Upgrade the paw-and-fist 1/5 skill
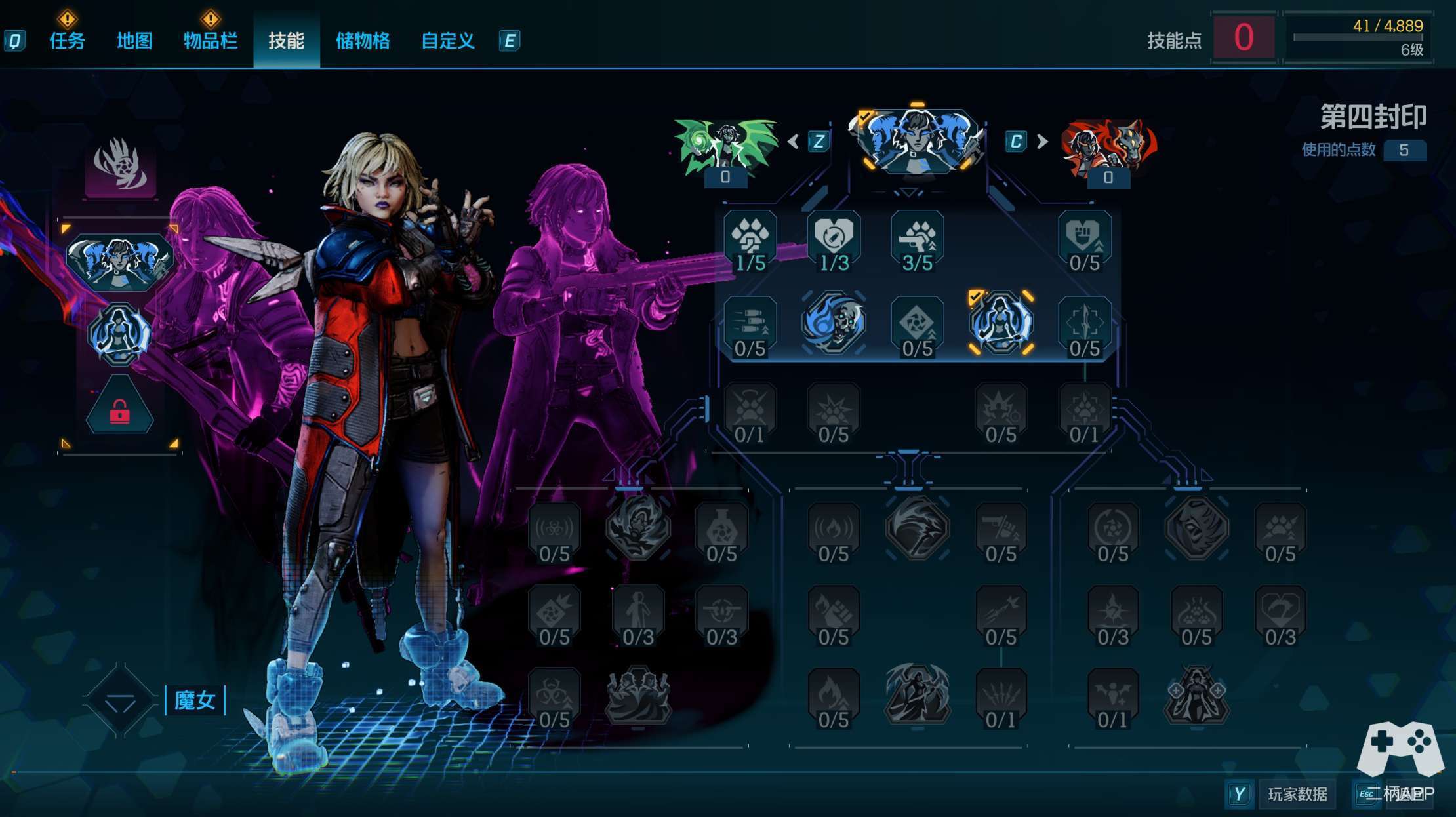1456x817 pixels. click(x=750, y=241)
